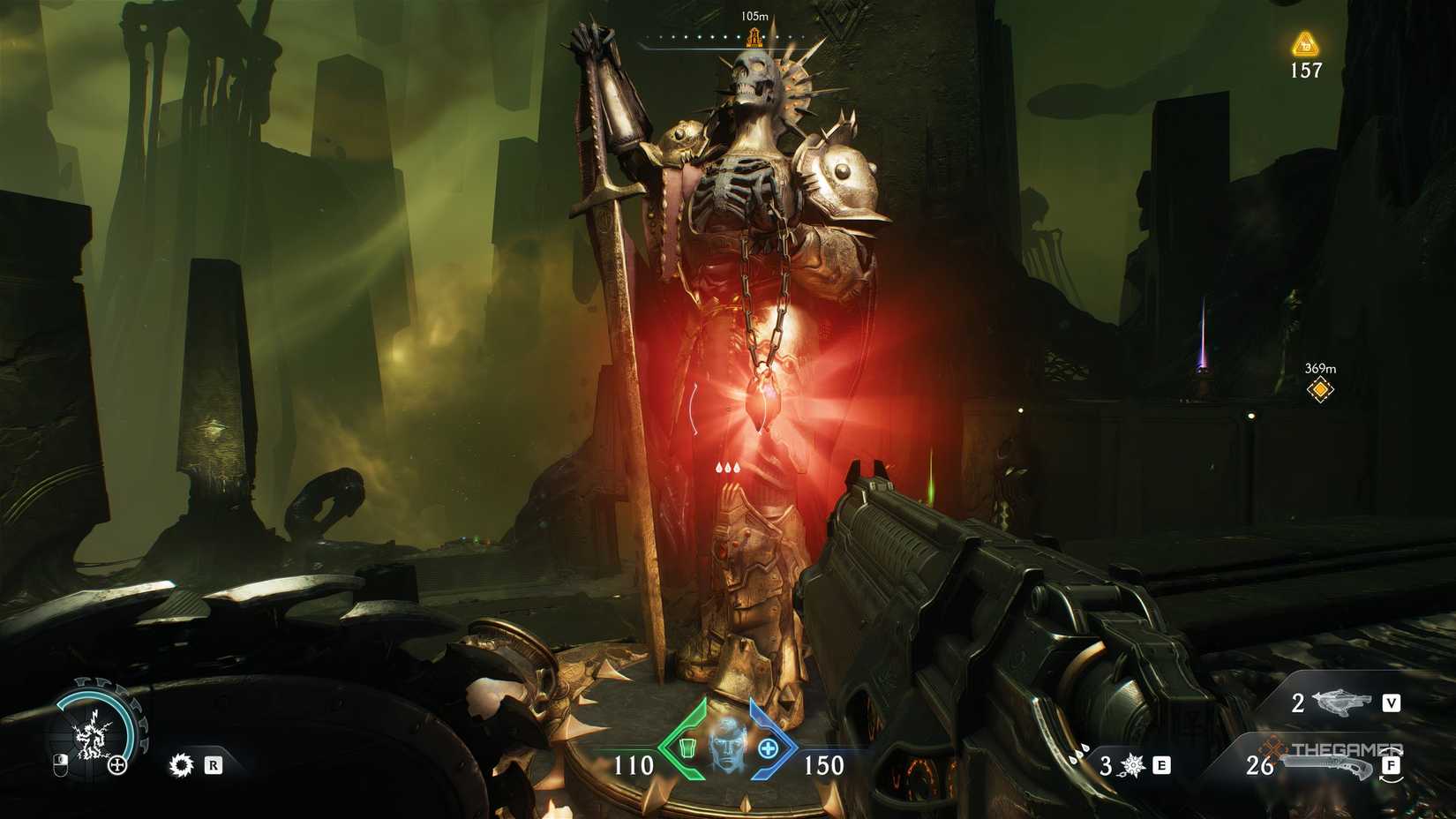Click the E keybind square
Viewport: 1456px width, 819px height.
(x=1160, y=766)
